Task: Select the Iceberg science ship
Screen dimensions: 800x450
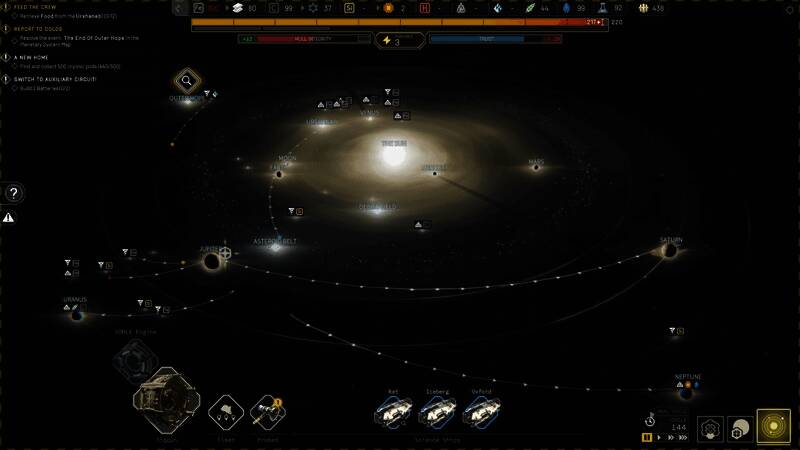Action: click(x=436, y=410)
